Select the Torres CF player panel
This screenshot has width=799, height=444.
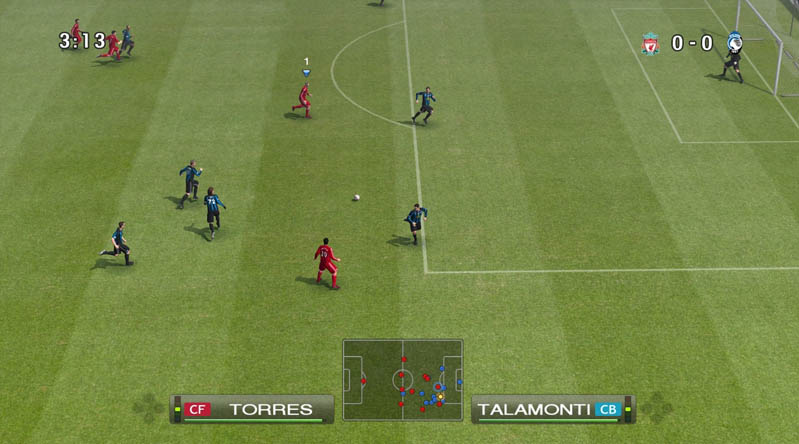(252, 409)
